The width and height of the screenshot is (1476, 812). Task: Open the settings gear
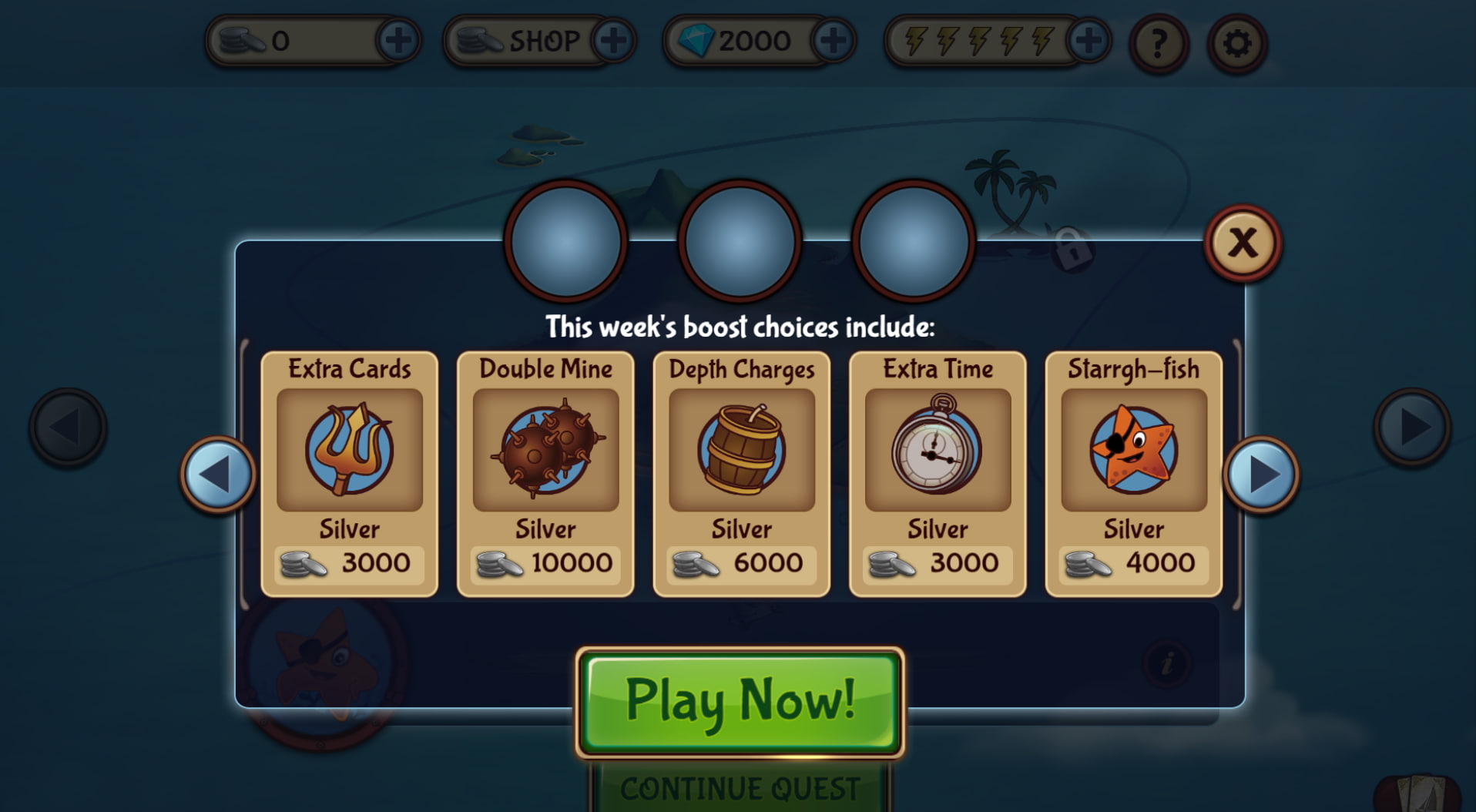coord(1236,44)
